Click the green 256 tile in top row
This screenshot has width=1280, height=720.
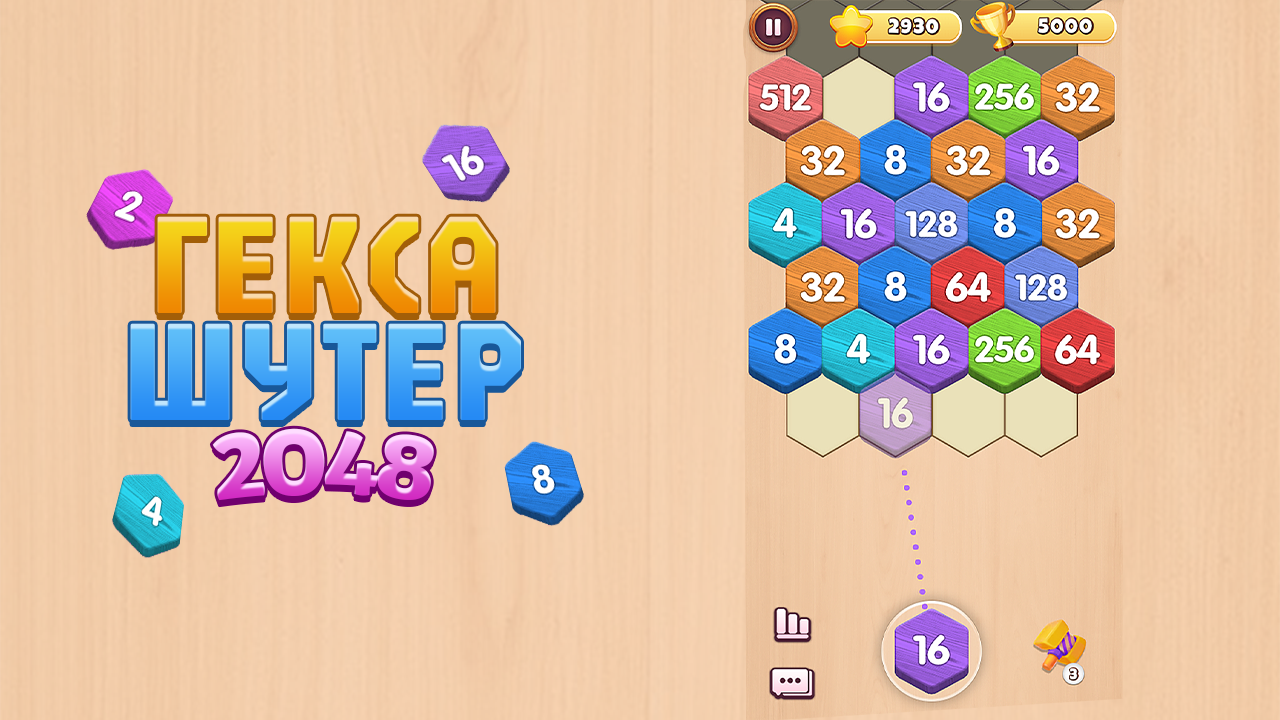coord(1005,97)
